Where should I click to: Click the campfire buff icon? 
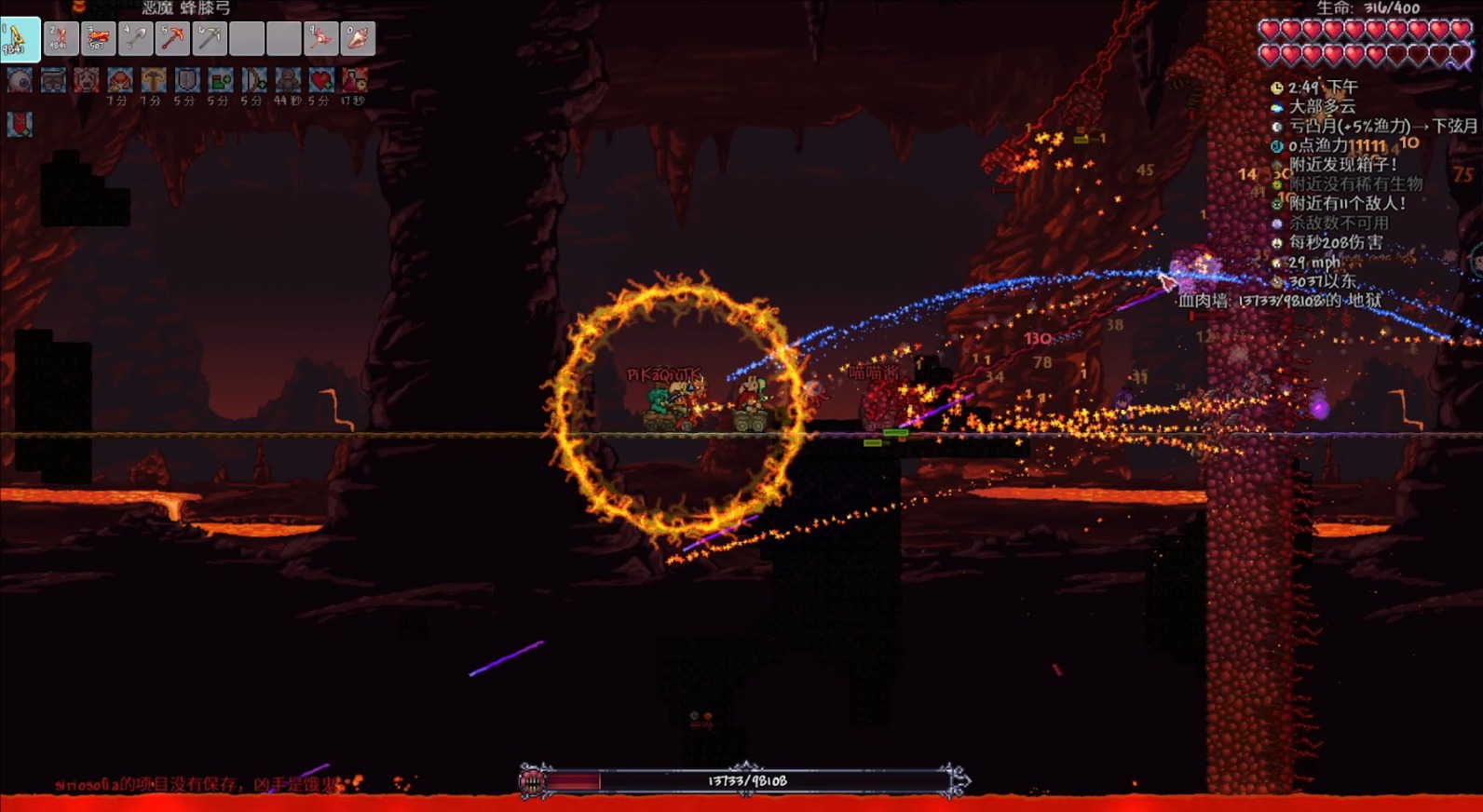(120, 80)
